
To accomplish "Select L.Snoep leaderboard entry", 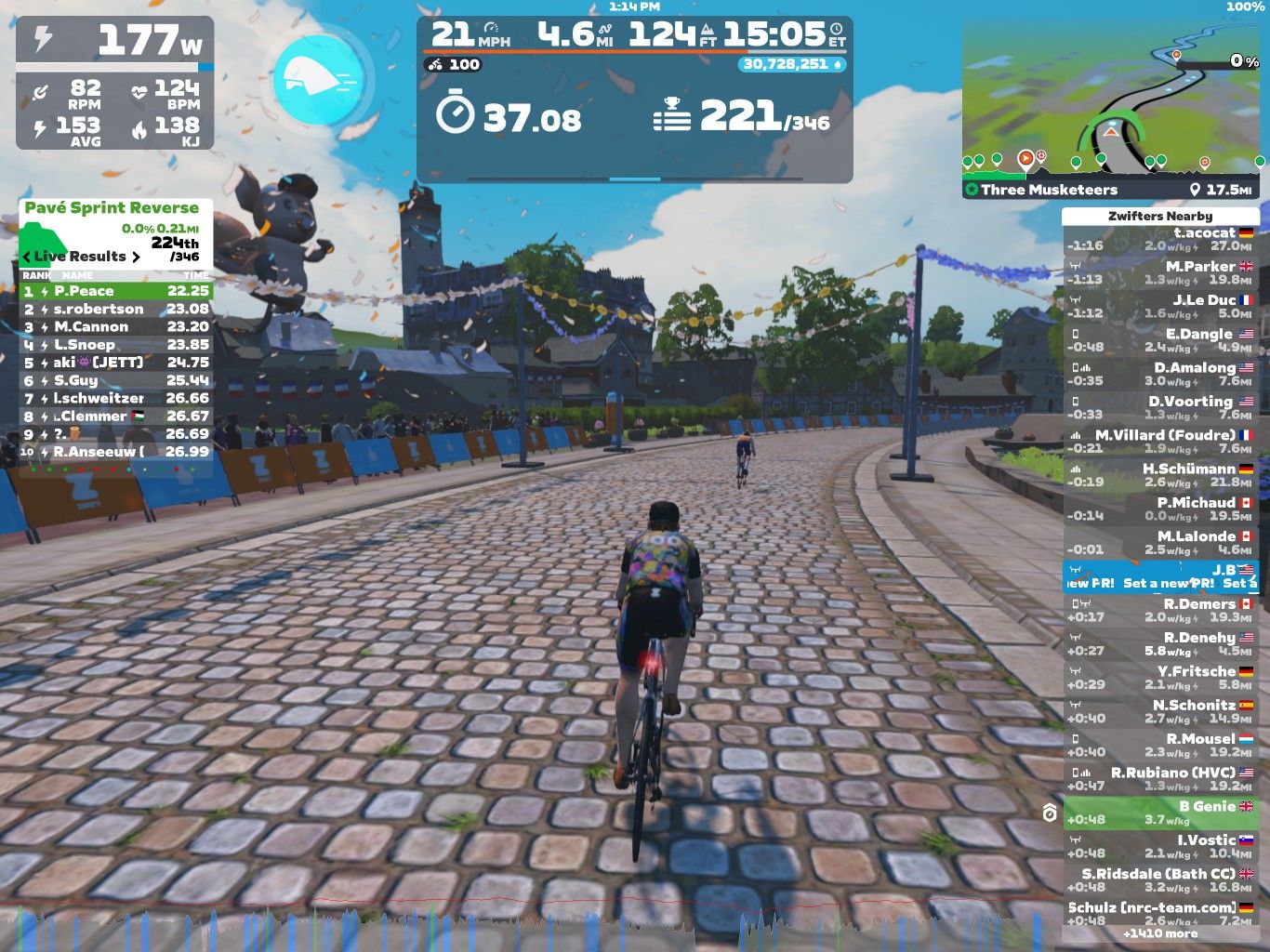I will [116, 344].
